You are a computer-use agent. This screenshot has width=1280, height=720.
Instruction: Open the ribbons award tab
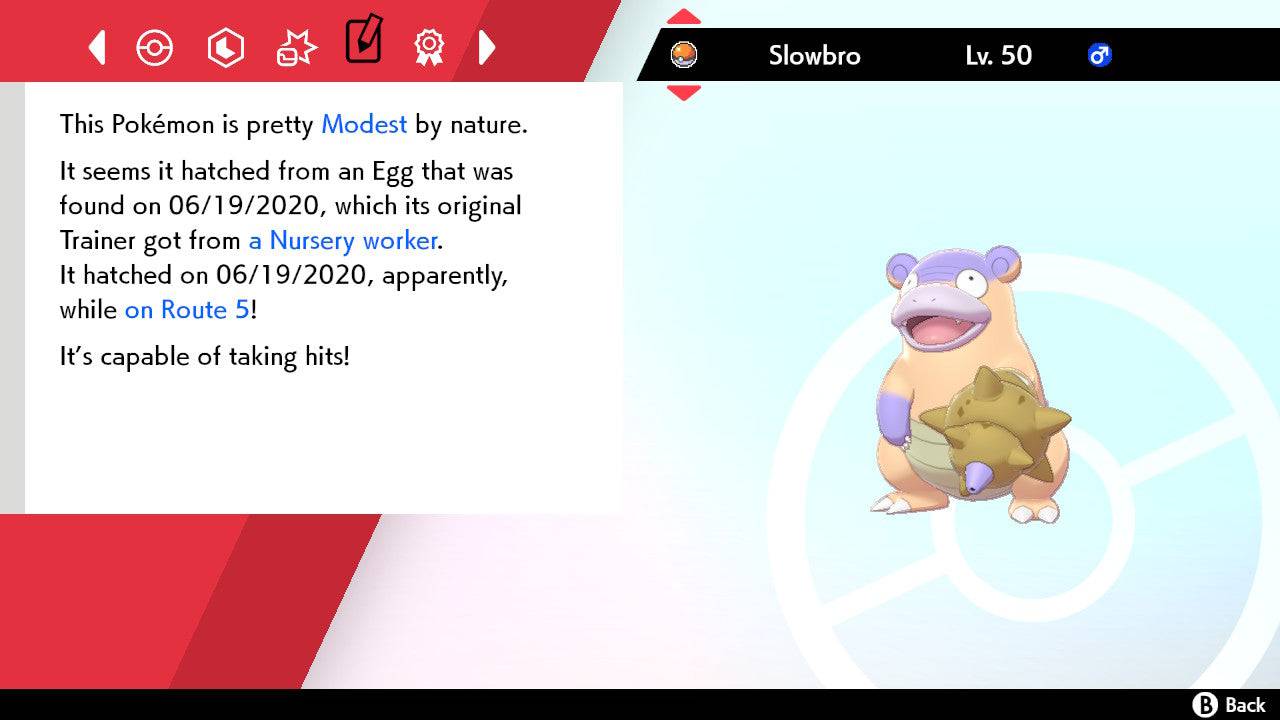coord(429,47)
